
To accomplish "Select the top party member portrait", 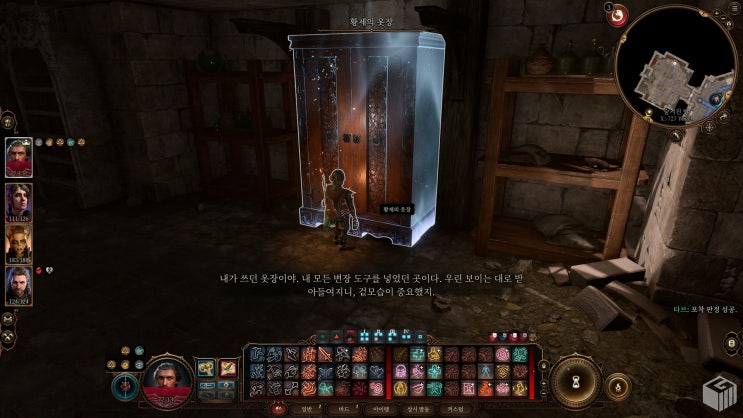I will tap(19, 157).
